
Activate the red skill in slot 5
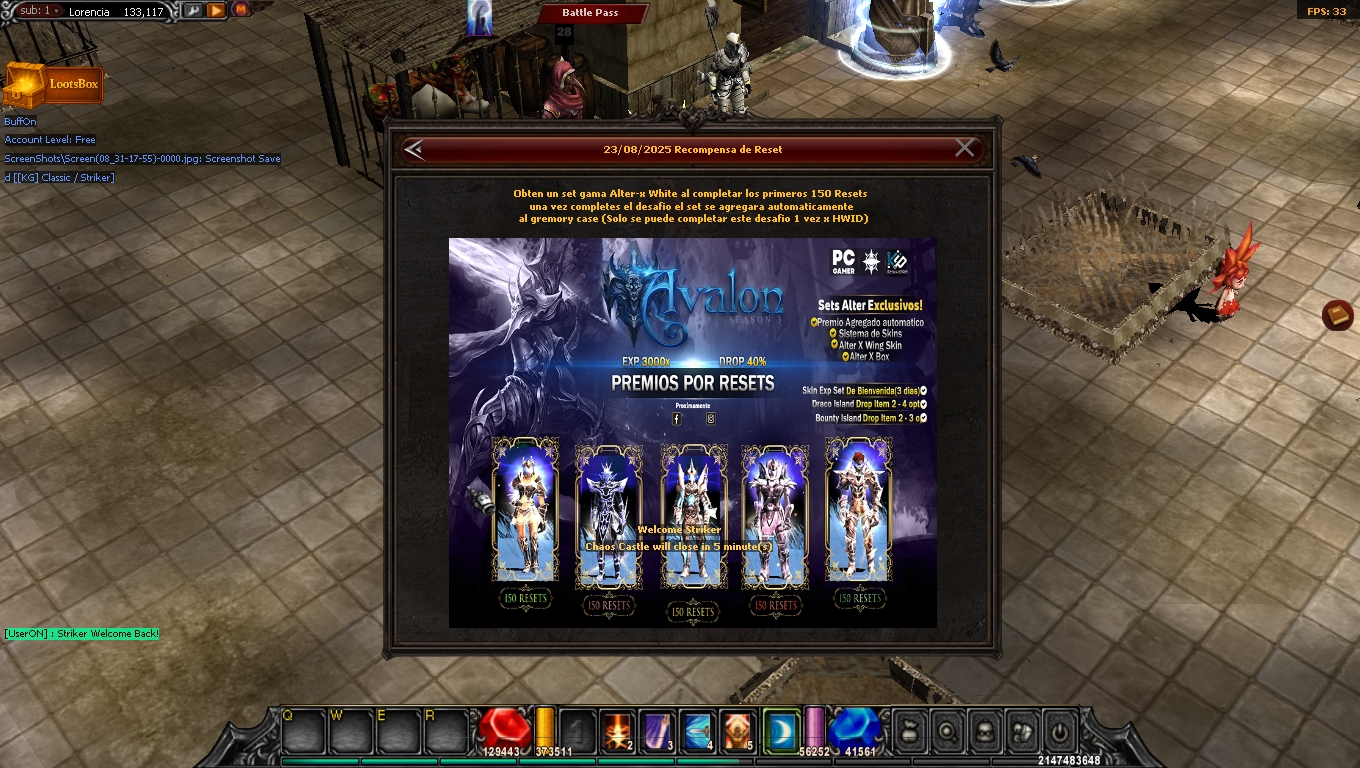[x=737, y=732]
